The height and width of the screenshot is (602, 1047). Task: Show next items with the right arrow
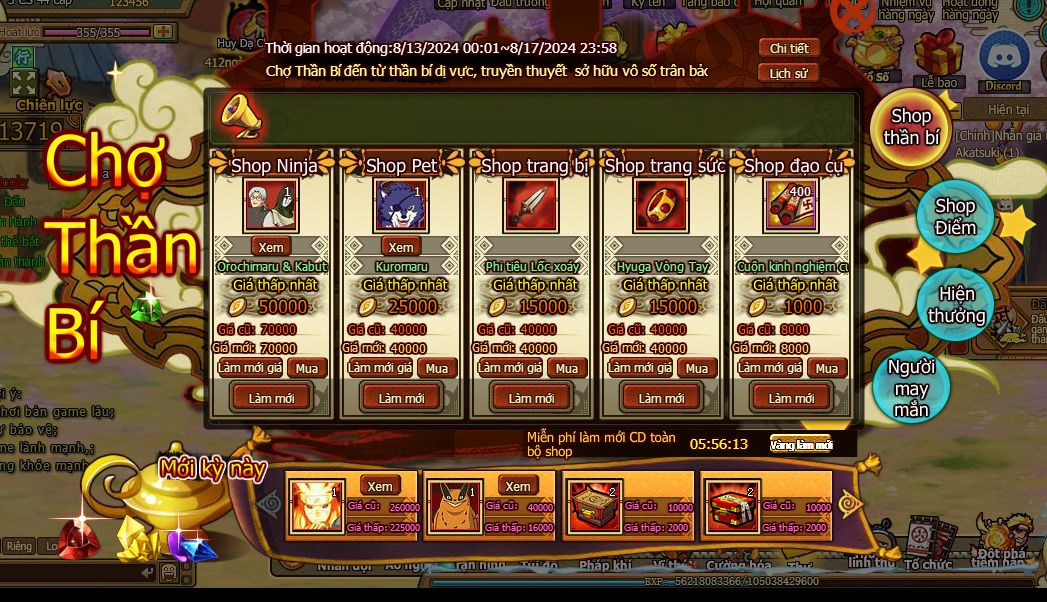(851, 505)
